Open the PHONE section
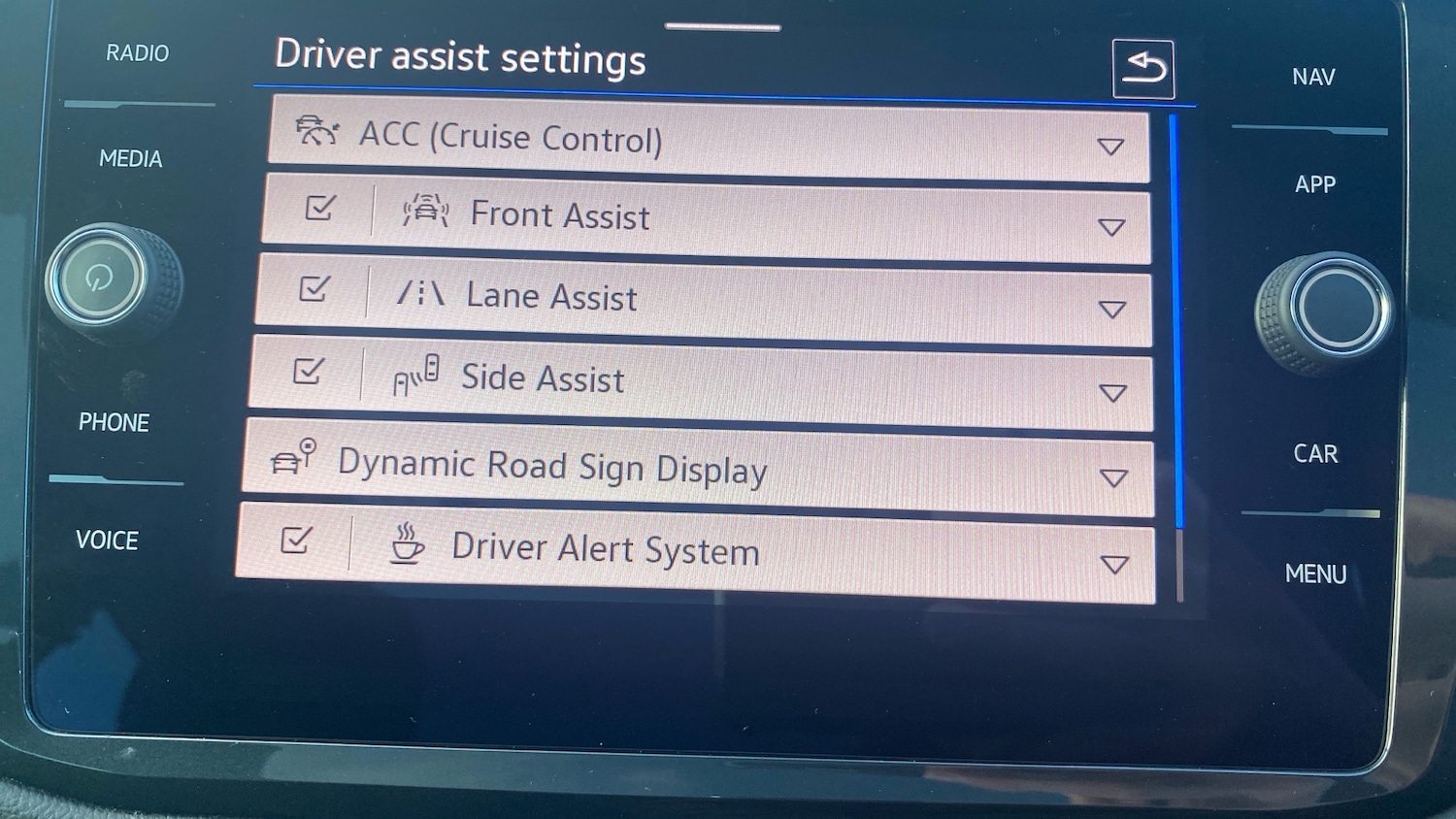 click(x=114, y=422)
